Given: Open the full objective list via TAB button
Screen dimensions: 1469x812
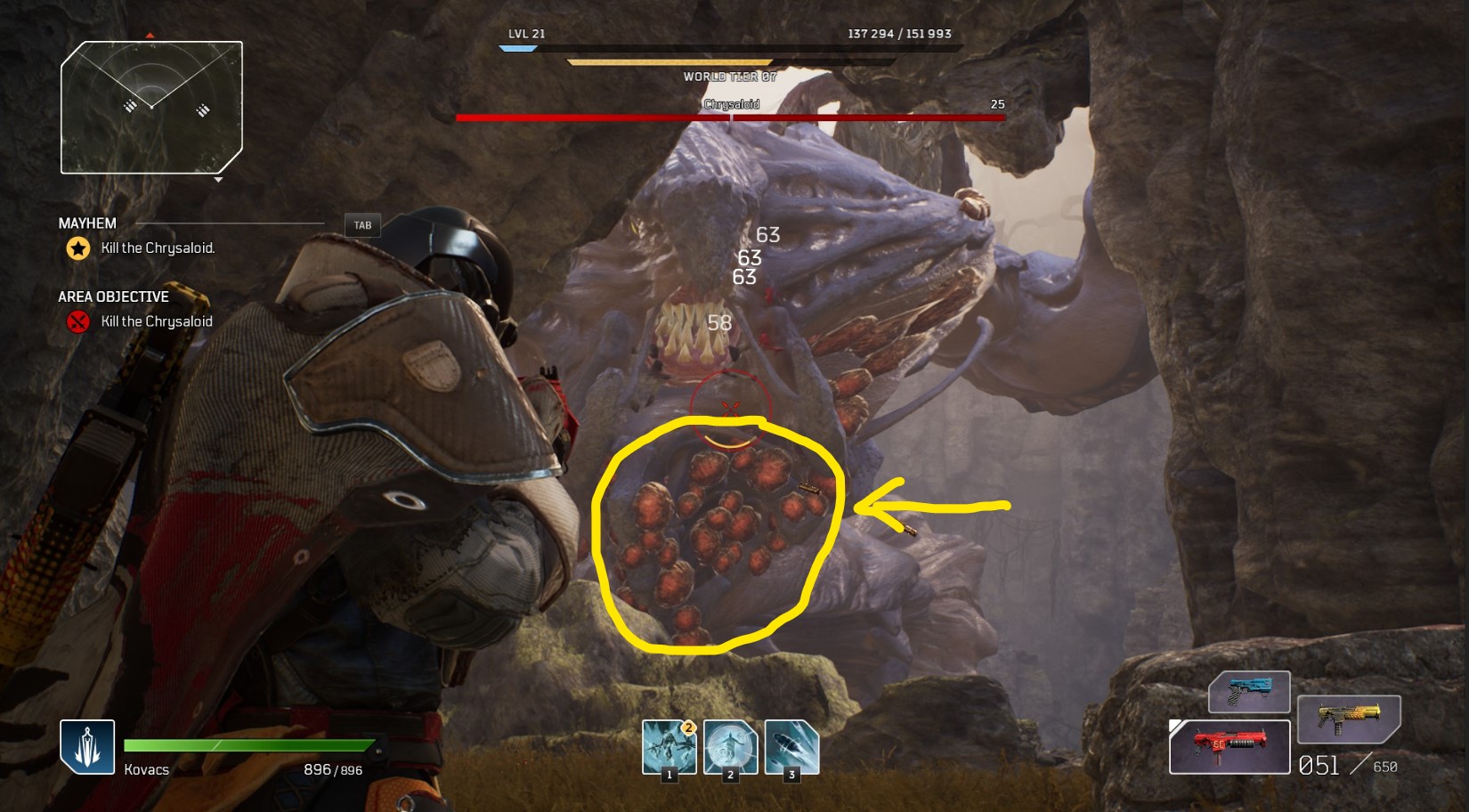Looking at the screenshot, I should [x=362, y=224].
